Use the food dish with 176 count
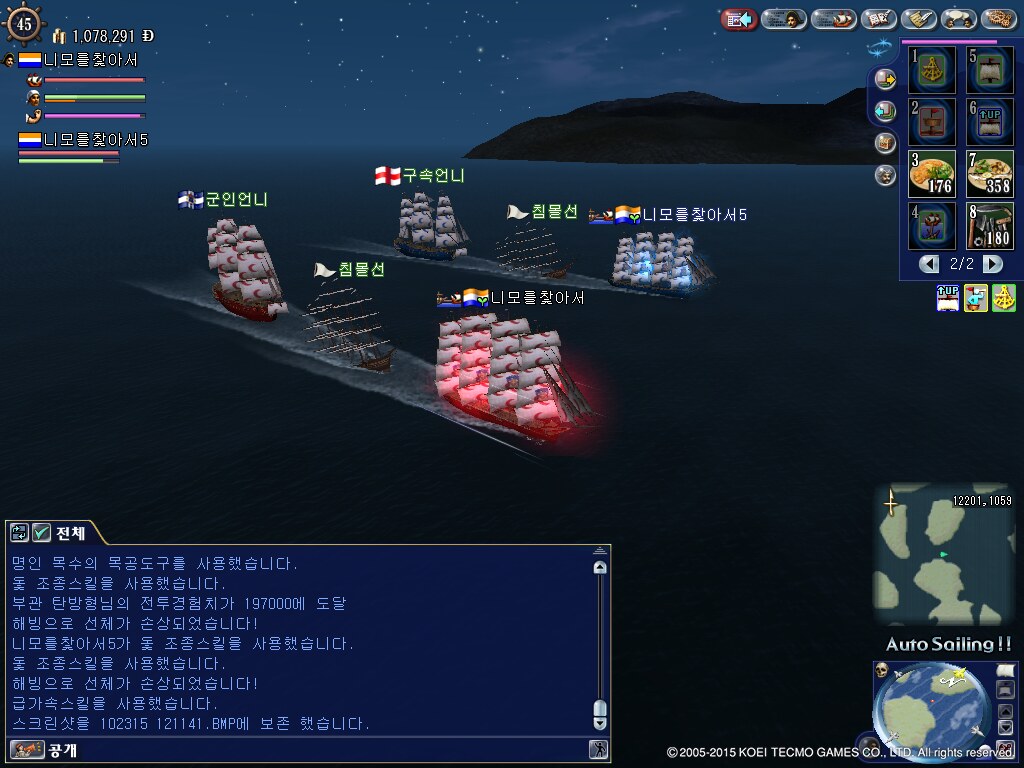The image size is (1024, 768). [933, 174]
